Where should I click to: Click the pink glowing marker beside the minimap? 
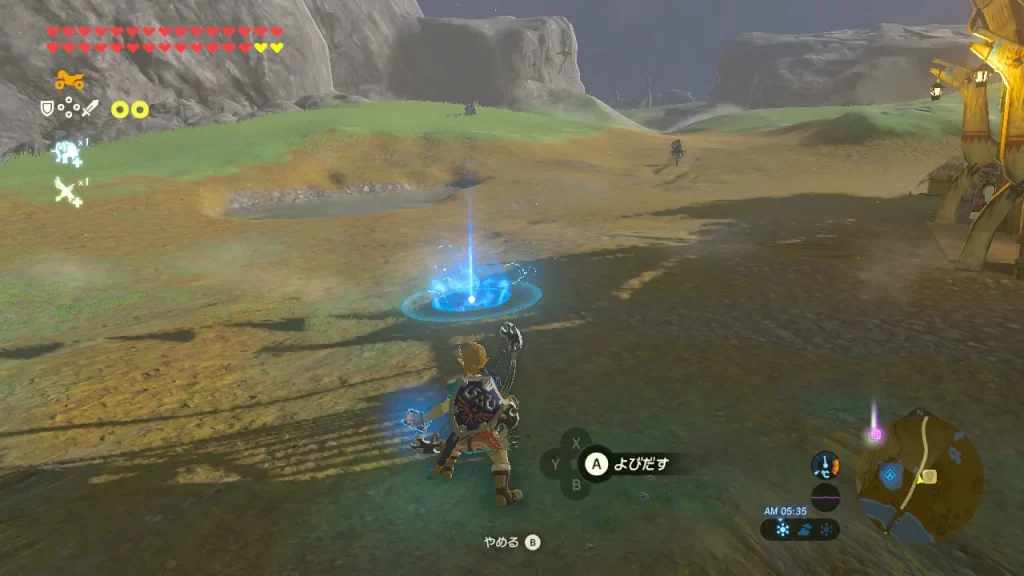click(876, 434)
